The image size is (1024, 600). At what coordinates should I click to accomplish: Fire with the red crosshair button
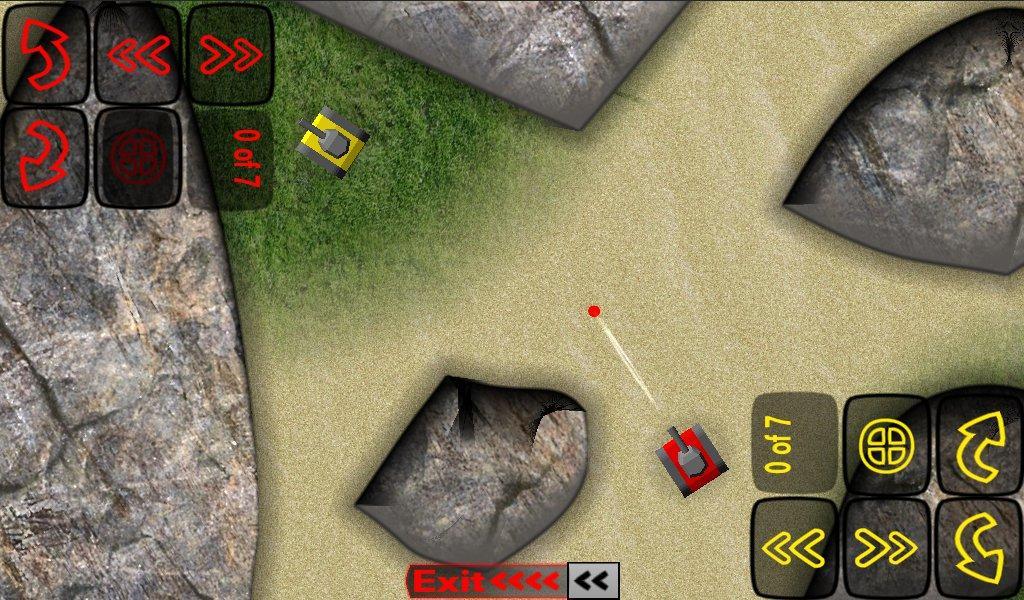[x=137, y=157]
